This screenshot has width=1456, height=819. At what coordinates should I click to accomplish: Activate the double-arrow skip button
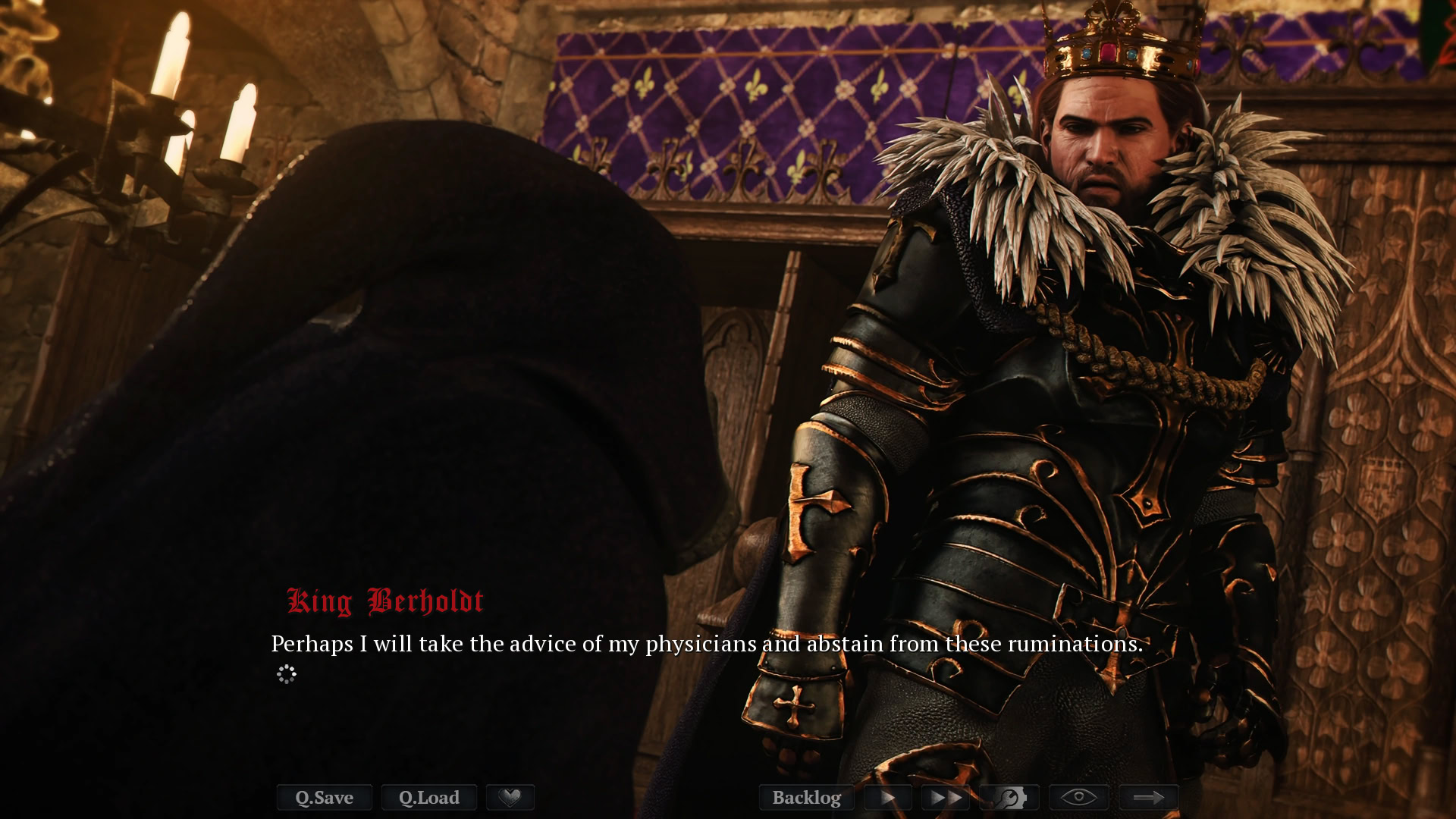[x=946, y=797]
